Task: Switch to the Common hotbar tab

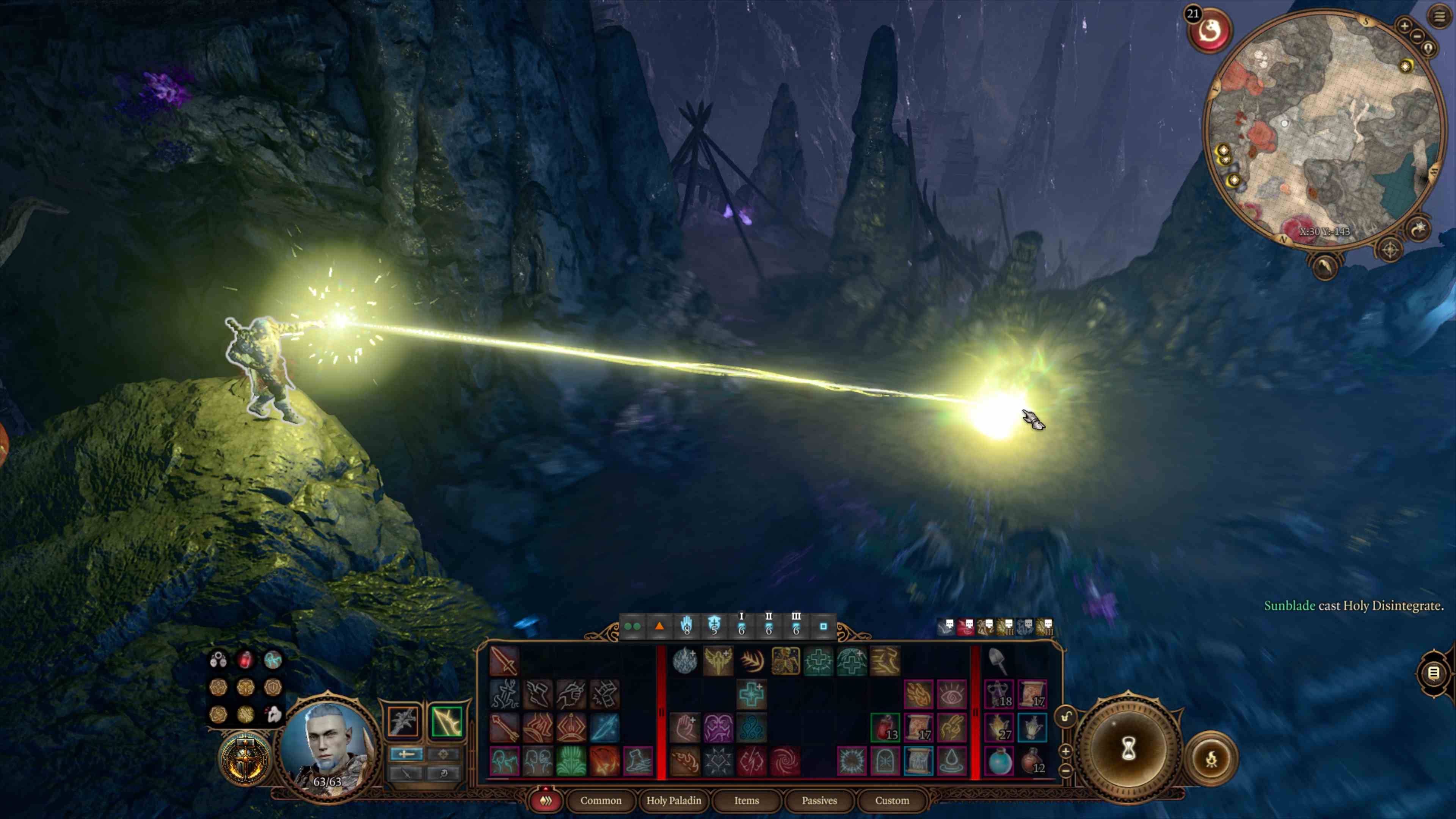Action: (x=600, y=800)
